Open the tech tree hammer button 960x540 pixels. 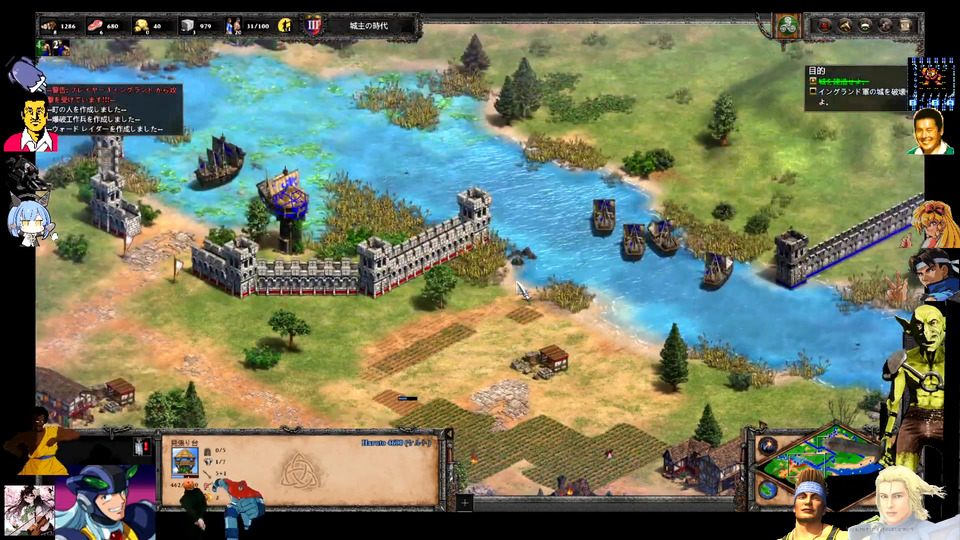(x=845, y=25)
